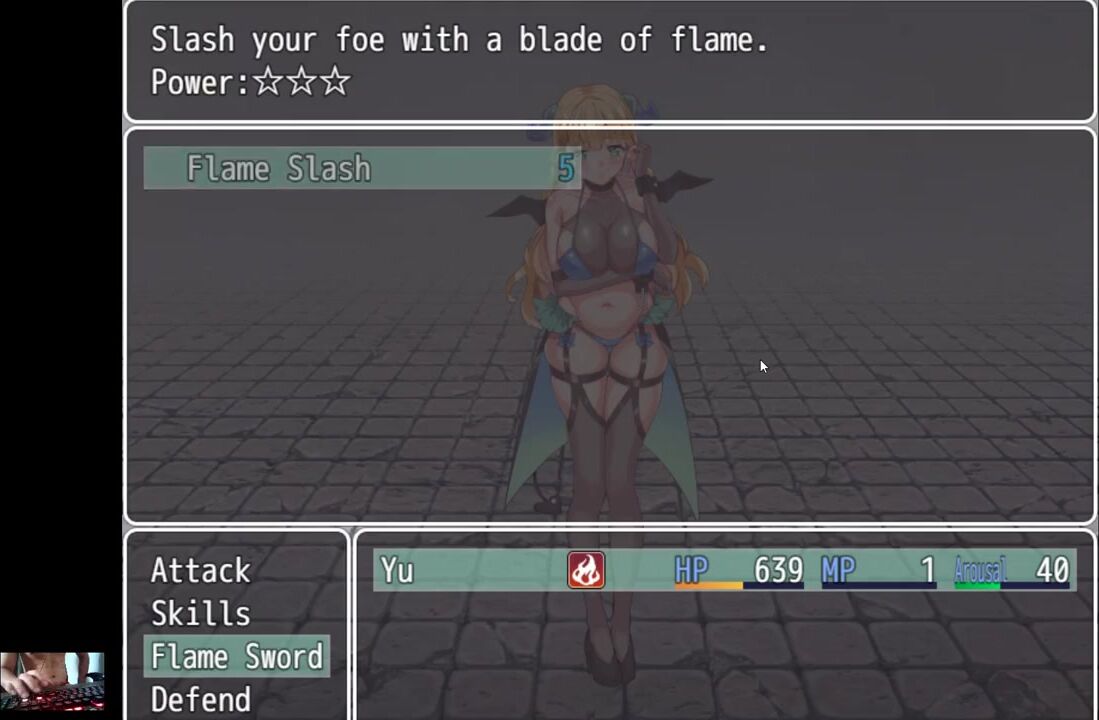Select Yu's party status row
1099x720 pixels.
(724, 570)
